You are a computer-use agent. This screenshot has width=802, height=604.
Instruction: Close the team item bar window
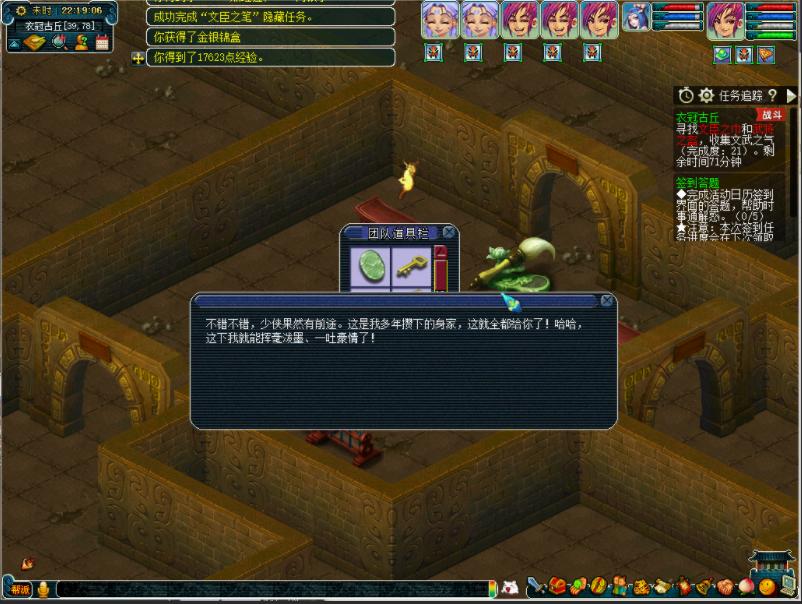pyautogui.click(x=449, y=232)
